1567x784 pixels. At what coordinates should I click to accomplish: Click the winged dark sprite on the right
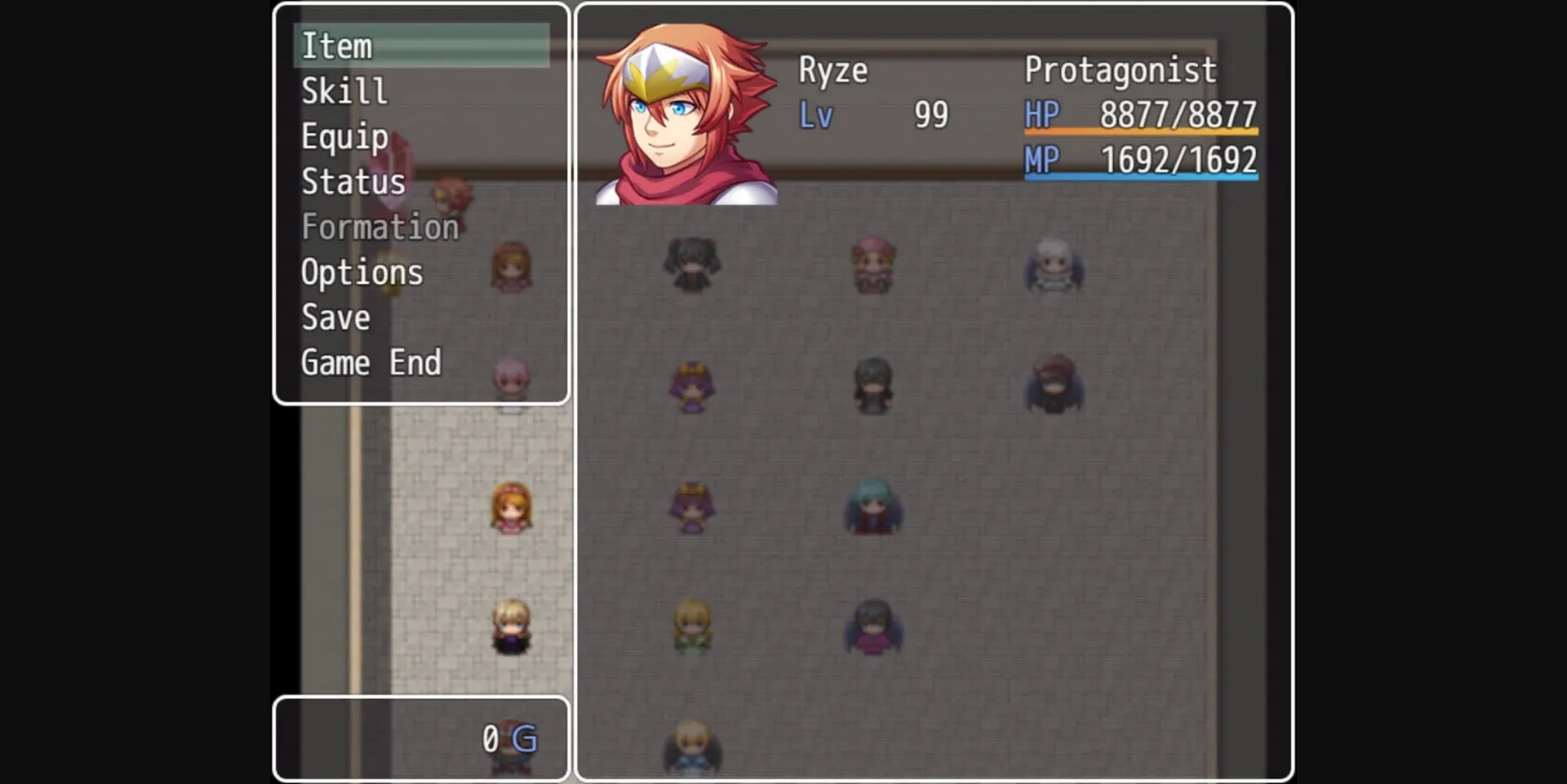pyautogui.click(x=1054, y=383)
